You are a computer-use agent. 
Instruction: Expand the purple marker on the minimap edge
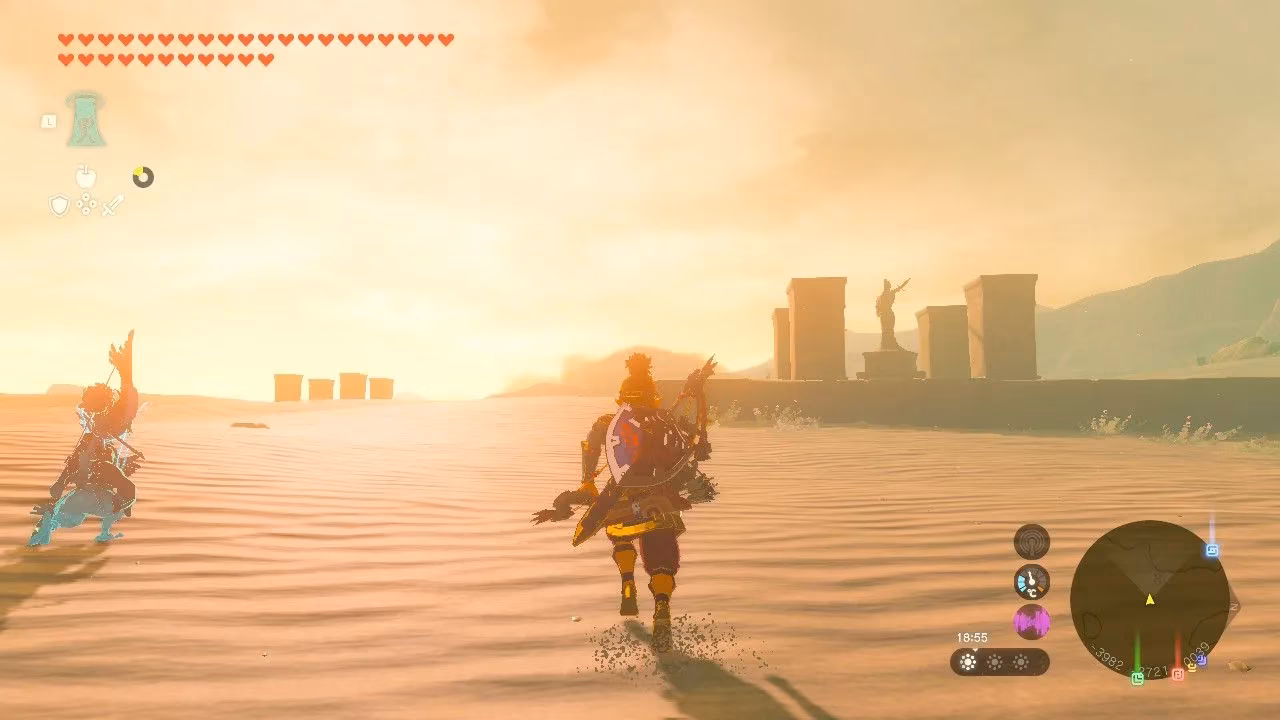point(1202,659)
